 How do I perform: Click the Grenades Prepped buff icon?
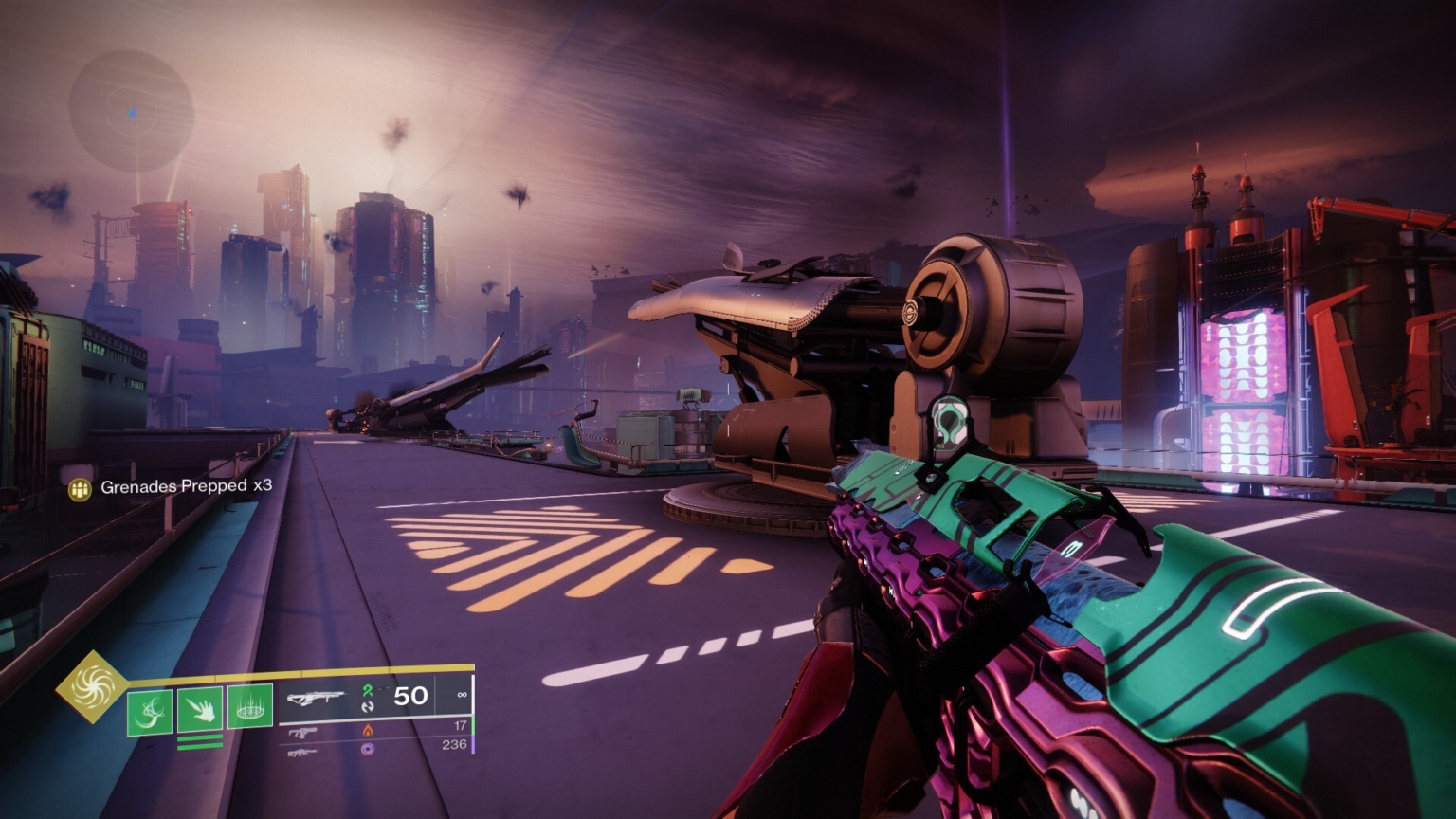79,491
